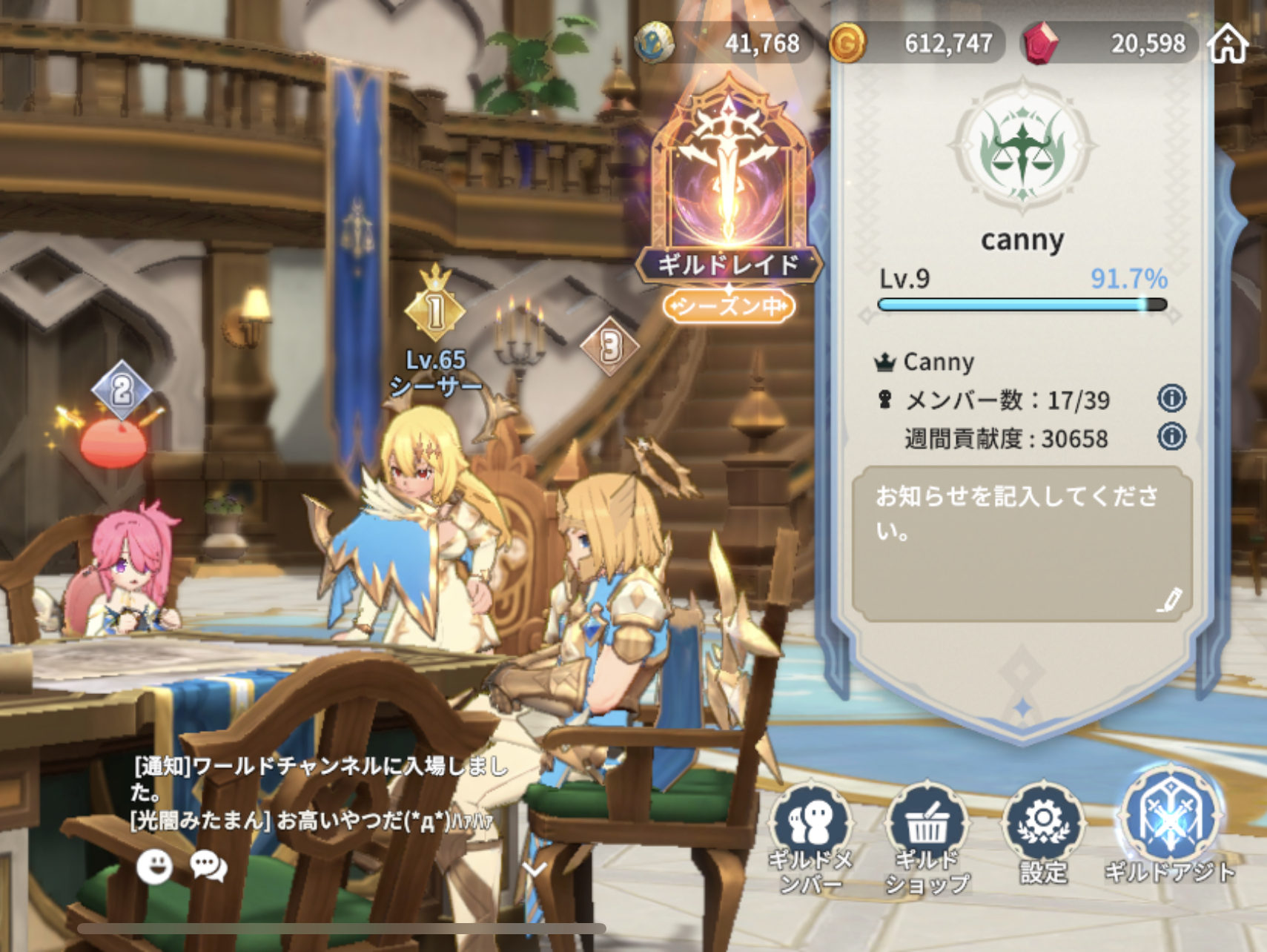Collapse chat with the down arrow
The image size is (1267, 952).
(x=535, y=867)
